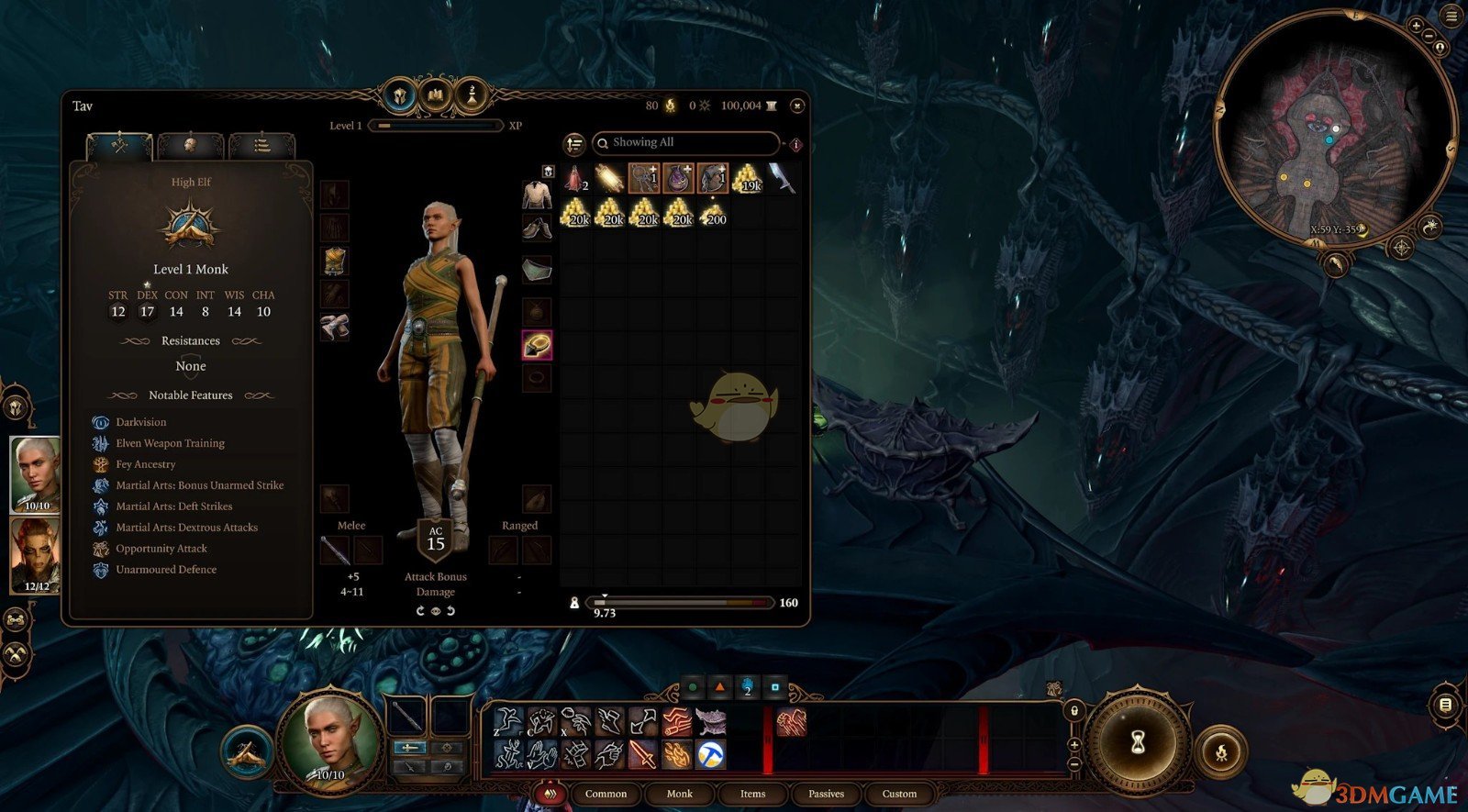Switch to the Common hotbar tab
The image size is (1468, 812).
click(606, 794)
